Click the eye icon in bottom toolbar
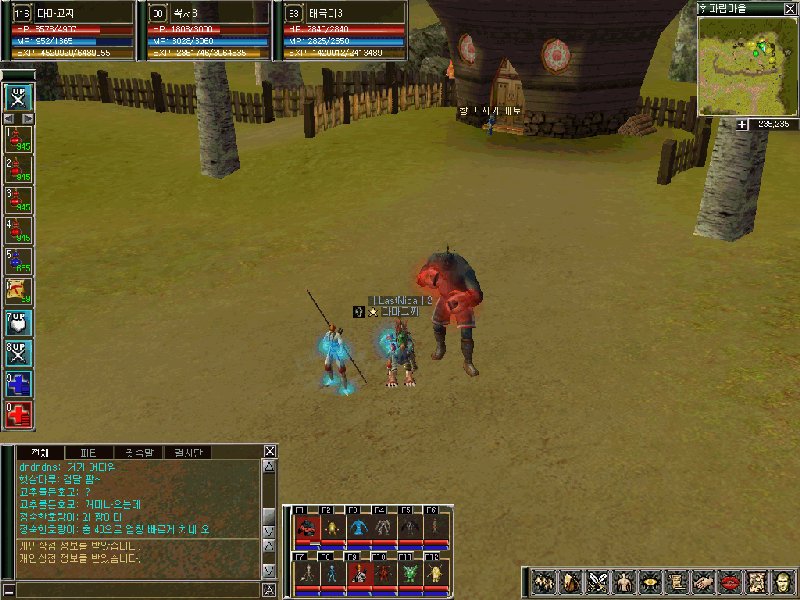This screenshot has width=800, height=600. [x=650, y=581]
